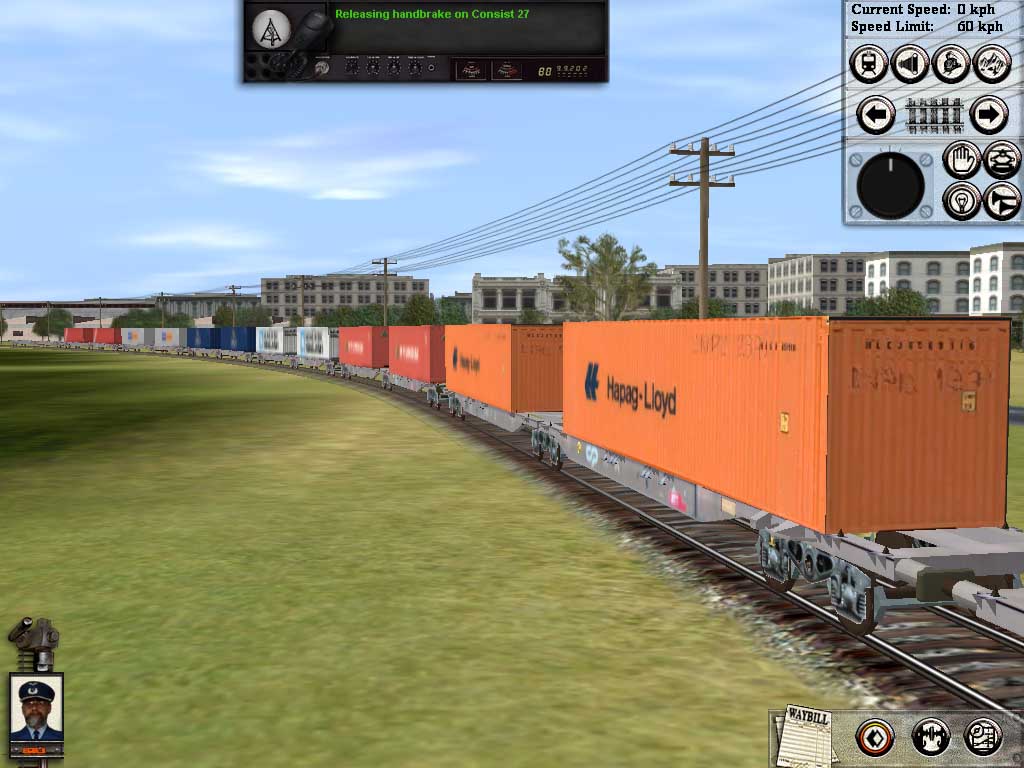Click the diamond junction icon button

876,738
